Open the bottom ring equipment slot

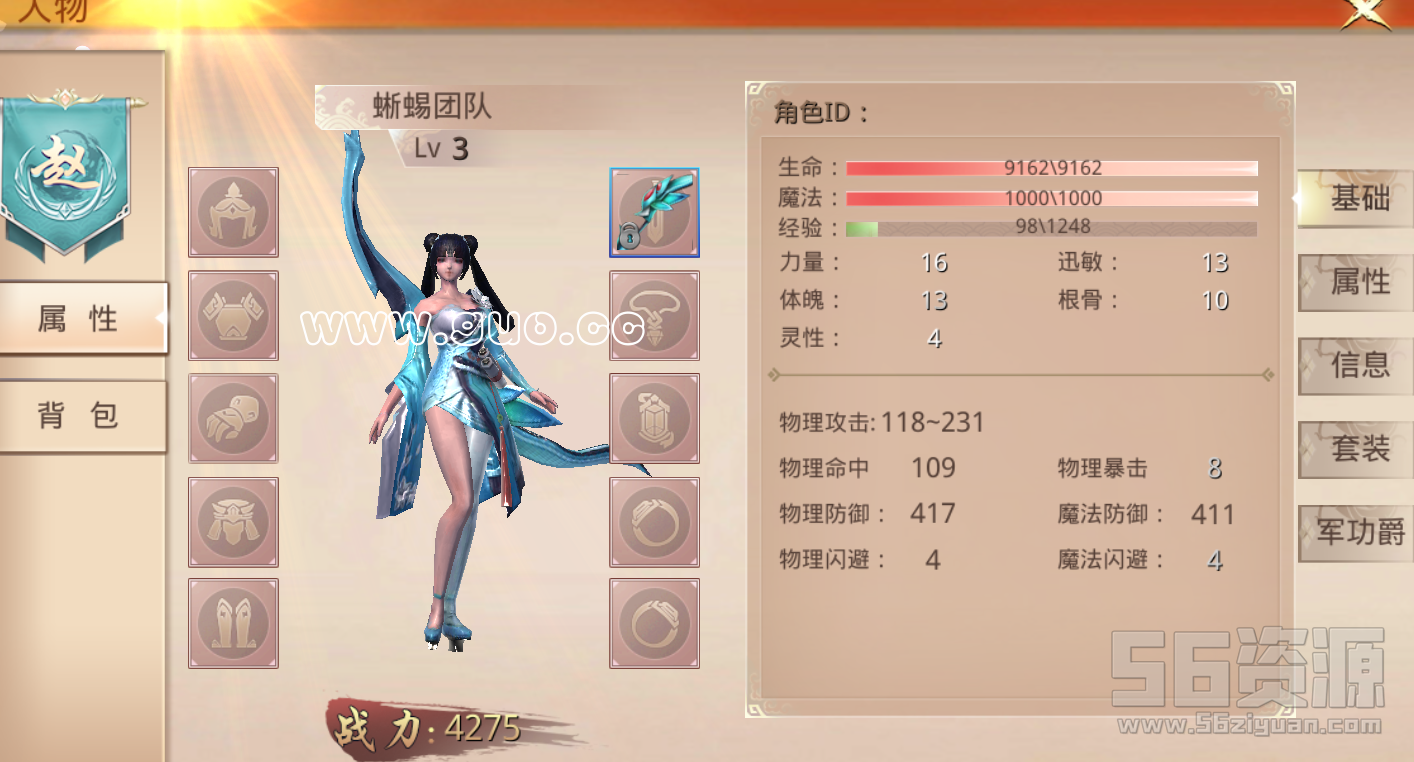tap(653, 622)
